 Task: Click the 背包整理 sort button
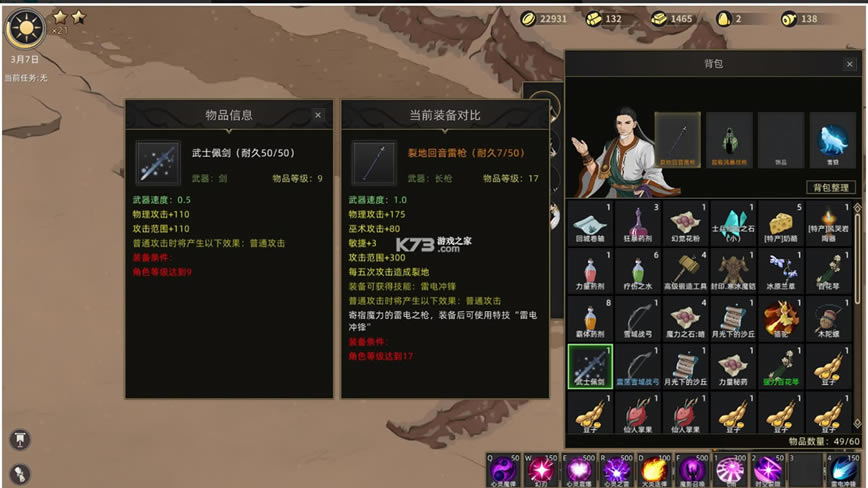(831, 187)
